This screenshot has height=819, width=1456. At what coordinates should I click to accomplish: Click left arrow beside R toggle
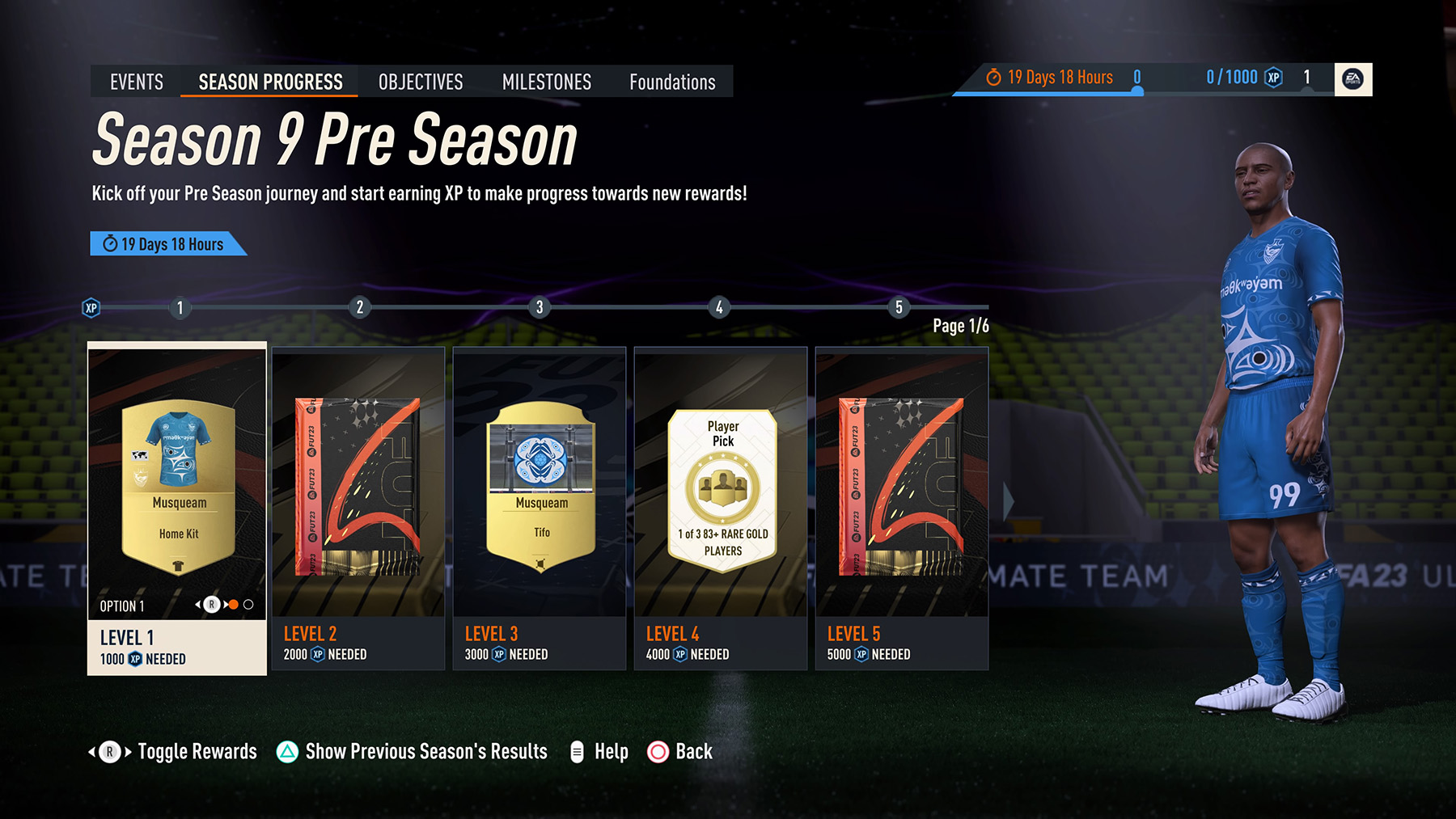199,603
